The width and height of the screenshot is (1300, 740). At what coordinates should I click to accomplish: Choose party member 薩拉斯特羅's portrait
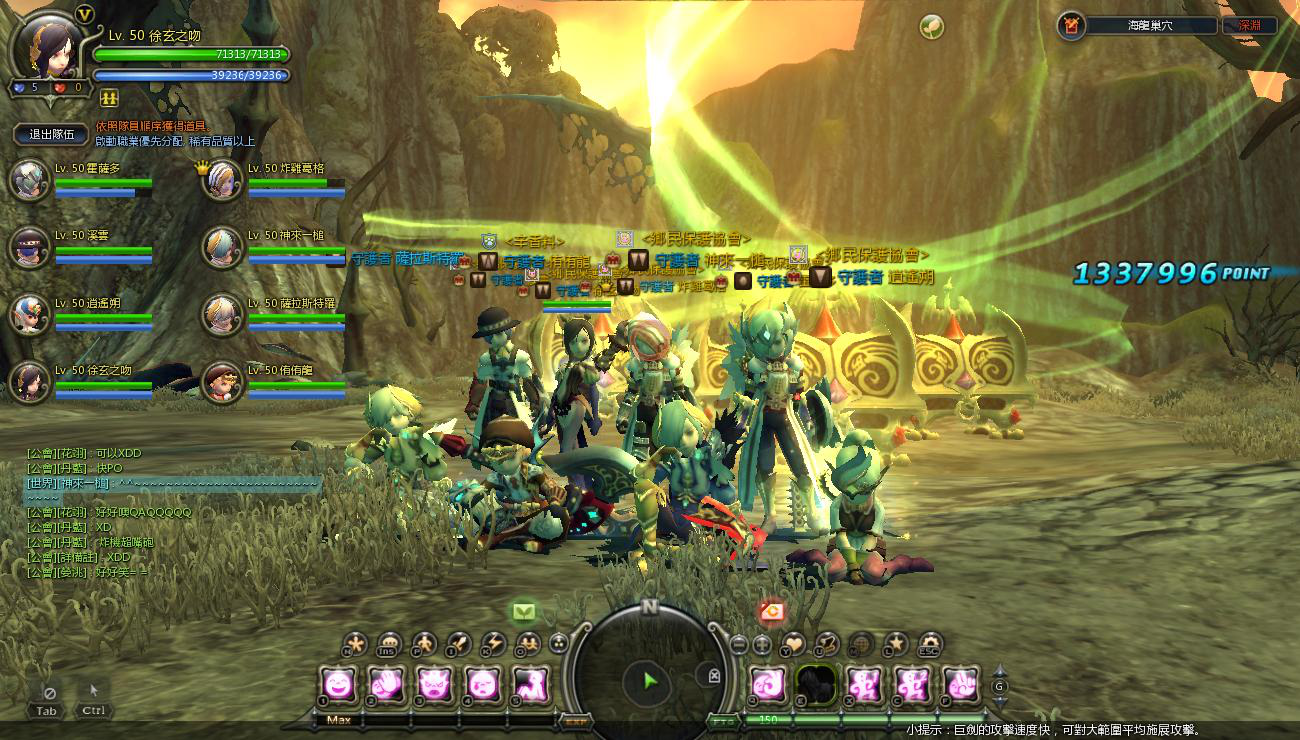coord(223,314)
